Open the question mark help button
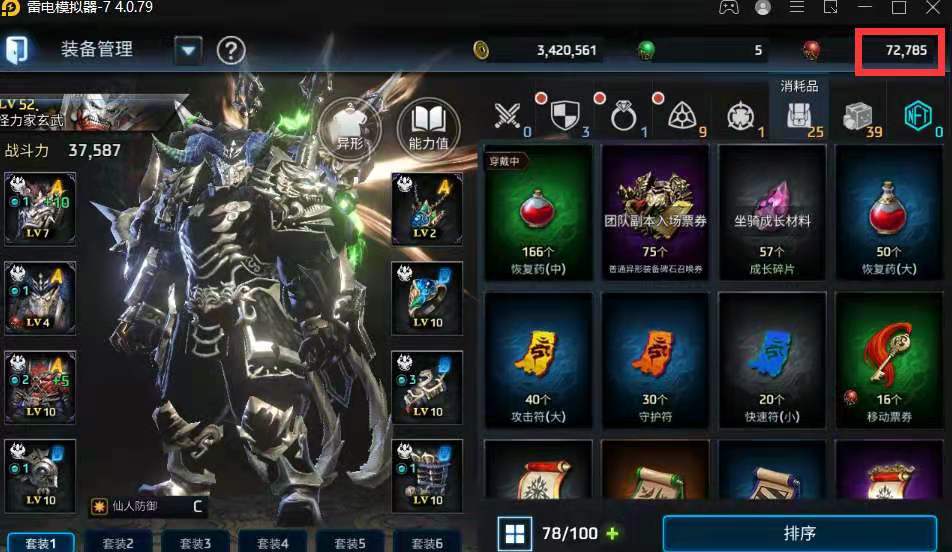952x552 pixels. pos(231,49)
